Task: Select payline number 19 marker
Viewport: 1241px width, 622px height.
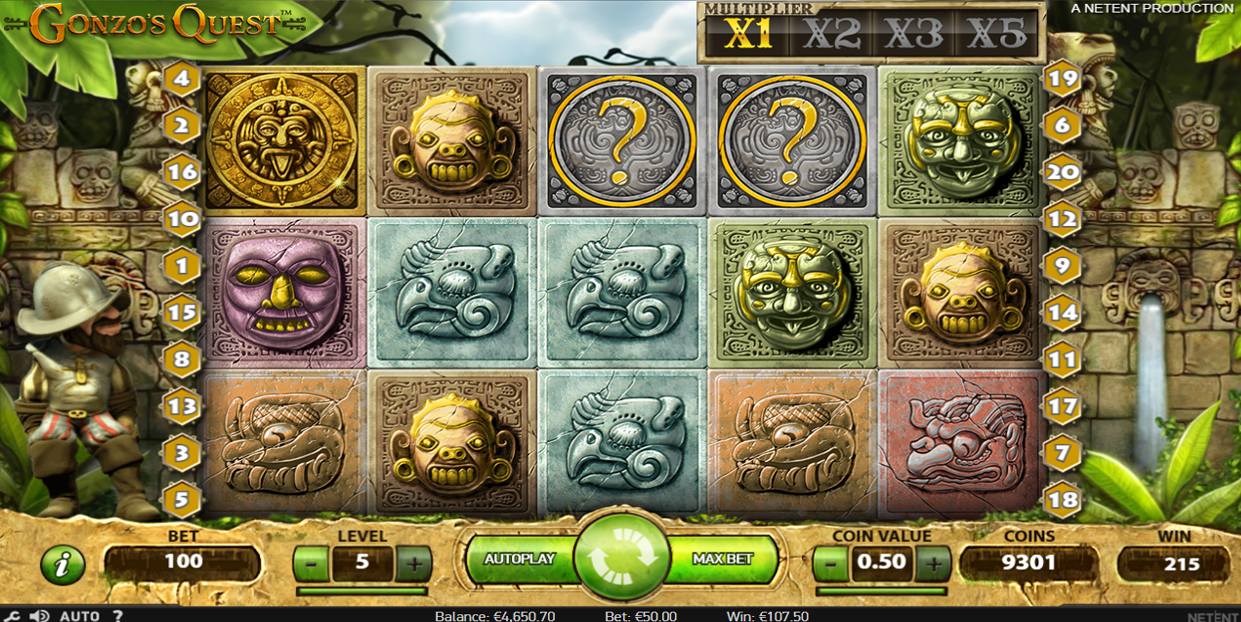Action: 1062,76
